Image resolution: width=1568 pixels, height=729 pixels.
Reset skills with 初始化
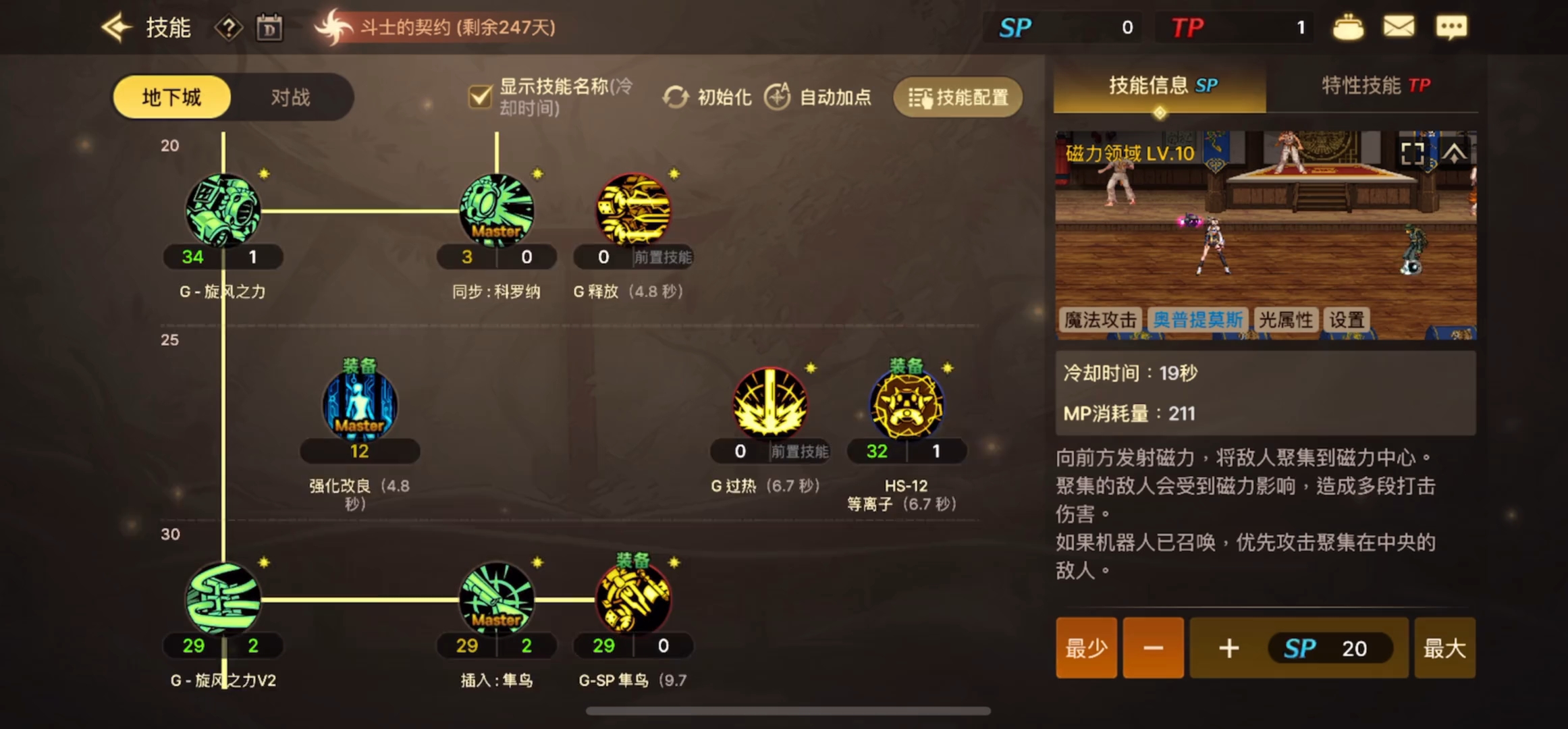click(x=707, y=97)
